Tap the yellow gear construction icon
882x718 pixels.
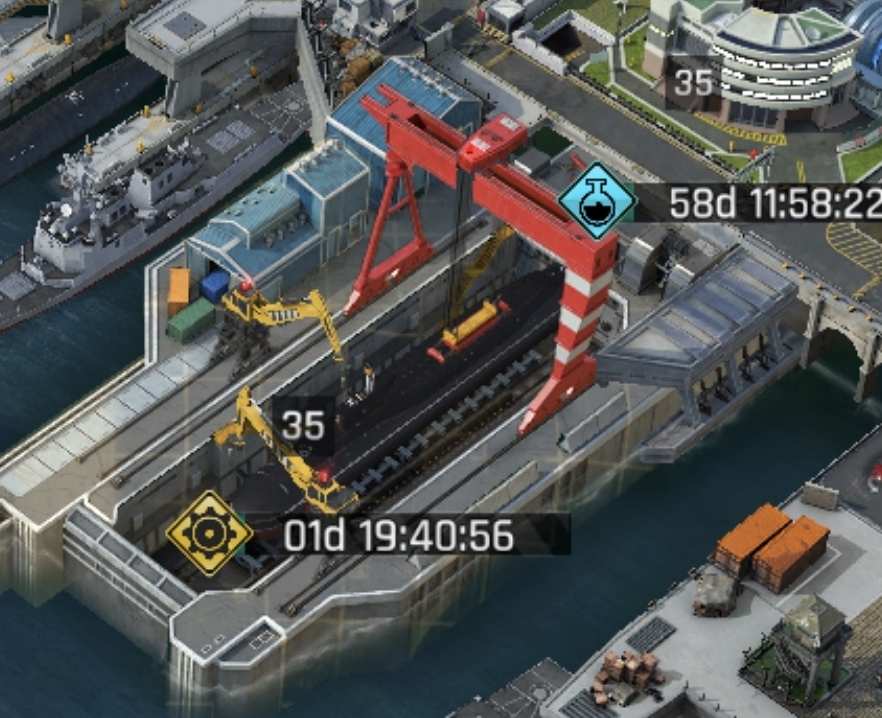pyautogui.click(x=209, y=533)
